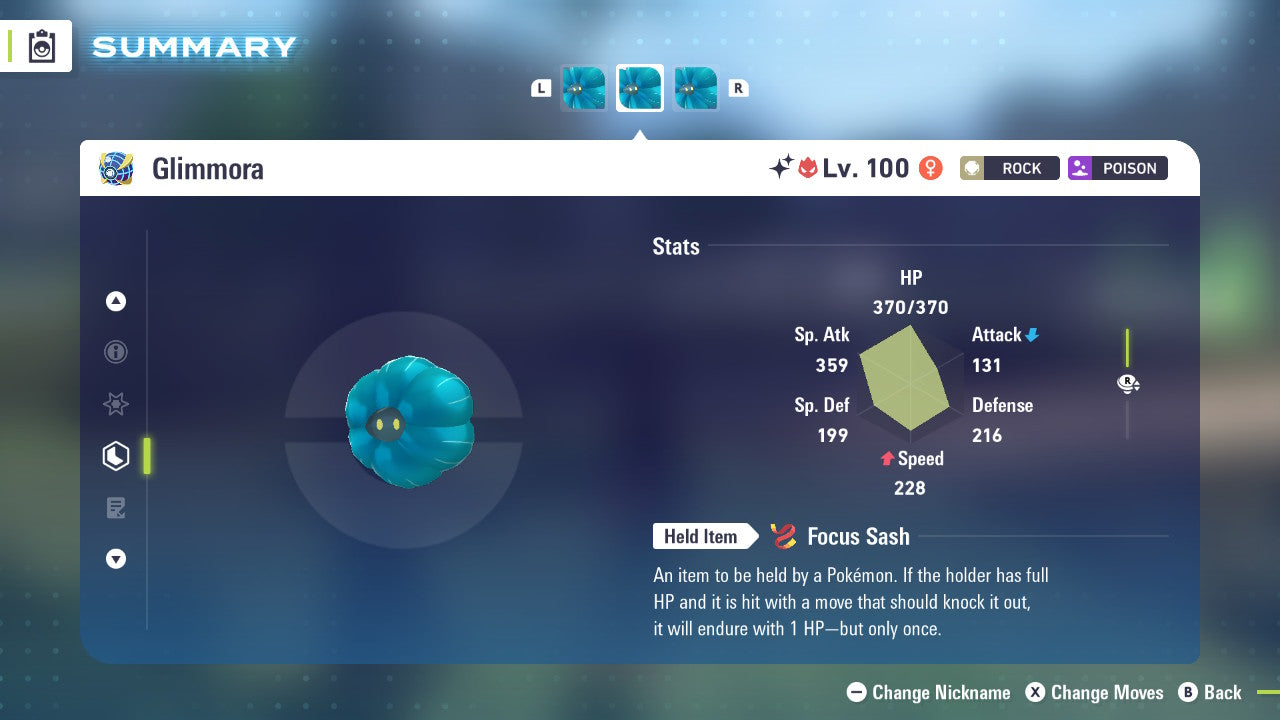Open the moves list sidebar icon
Image resolution: width=1280 pixels, height=720 pixels.
[x=116, y=508]
